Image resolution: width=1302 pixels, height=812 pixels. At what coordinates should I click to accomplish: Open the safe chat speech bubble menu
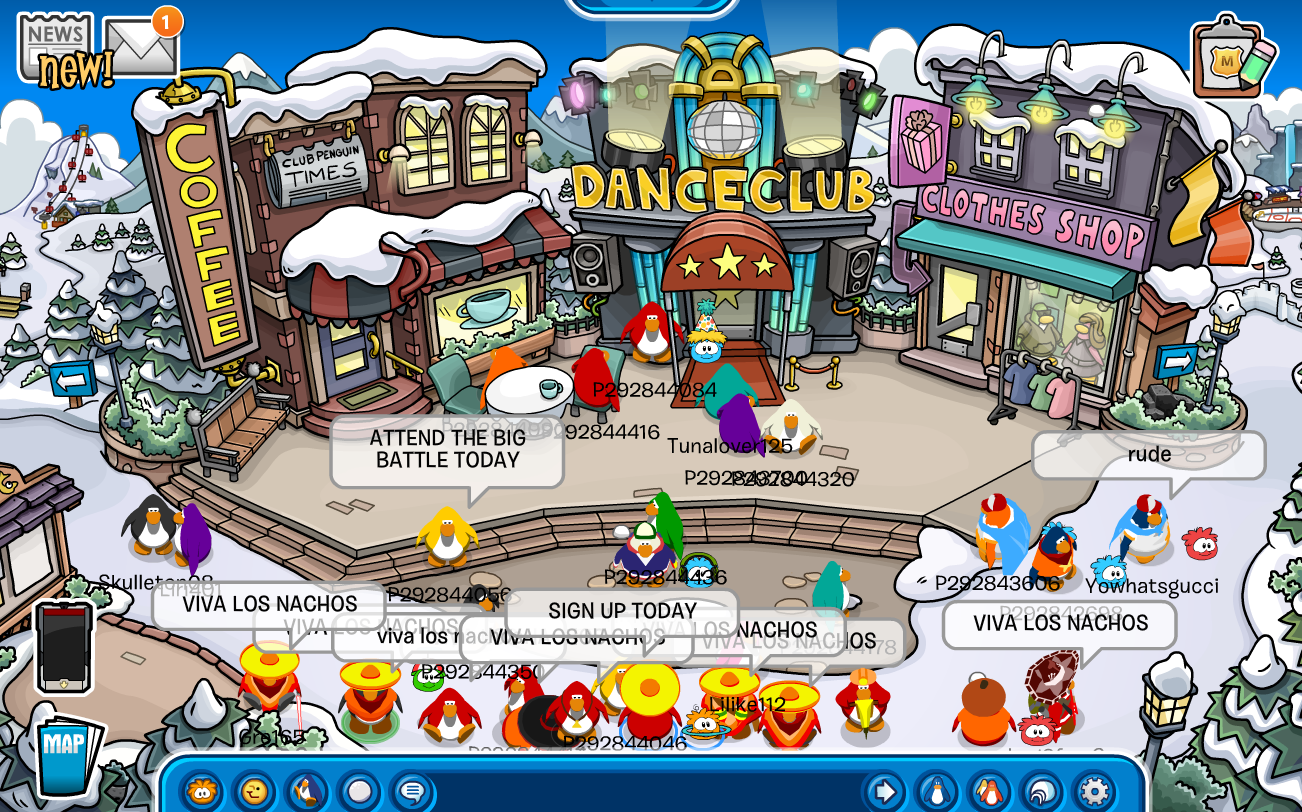[x=411, y=791]
